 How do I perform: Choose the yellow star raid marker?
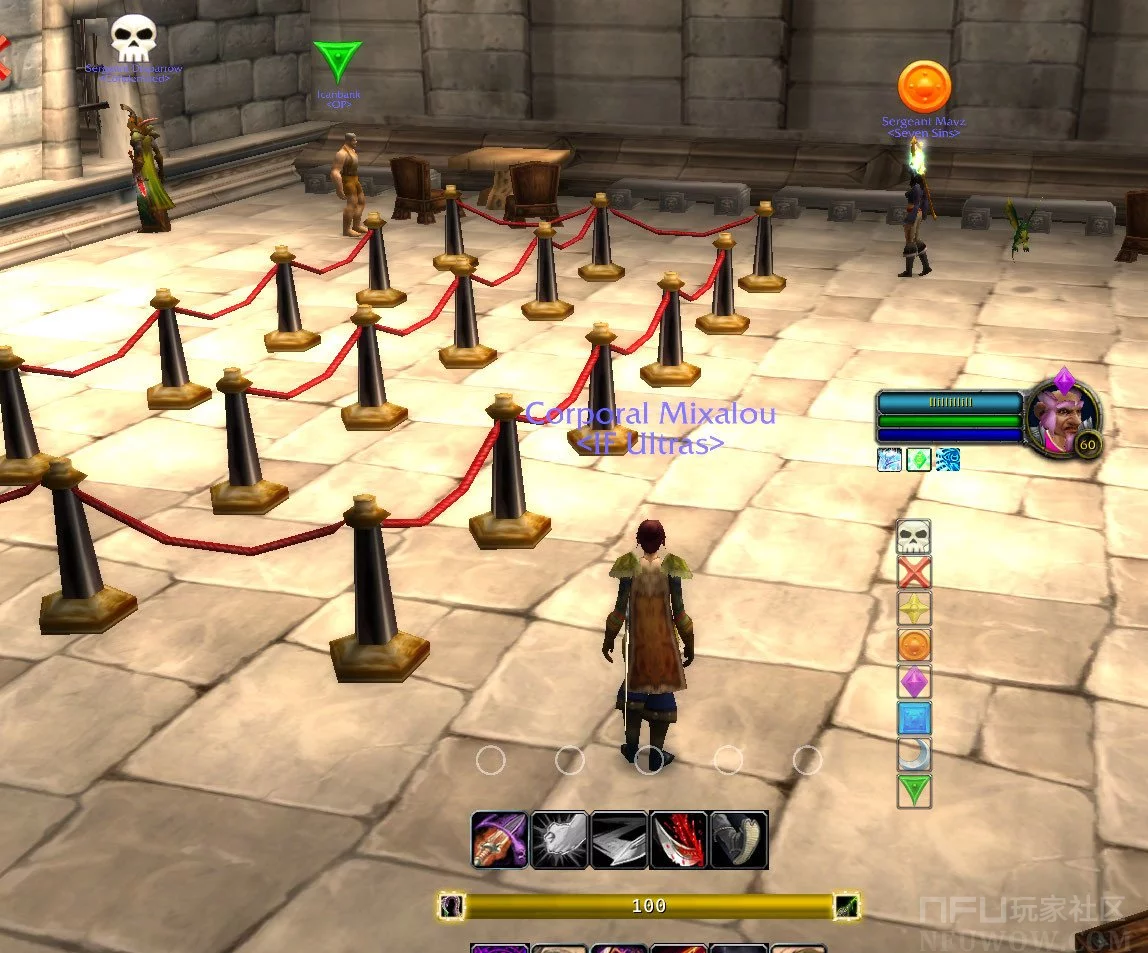[x=914, y=609]
